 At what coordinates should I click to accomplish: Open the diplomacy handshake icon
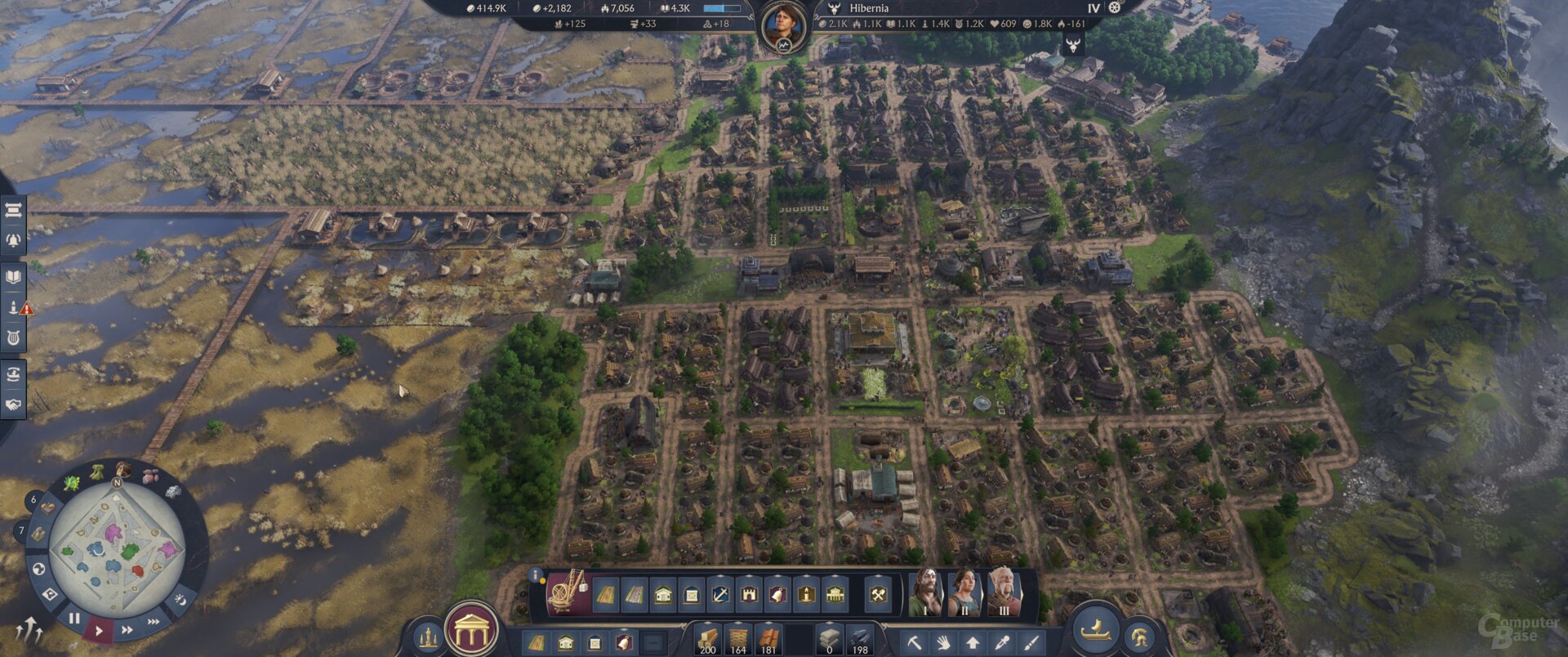pyautogui.click(x=13, y=404)
